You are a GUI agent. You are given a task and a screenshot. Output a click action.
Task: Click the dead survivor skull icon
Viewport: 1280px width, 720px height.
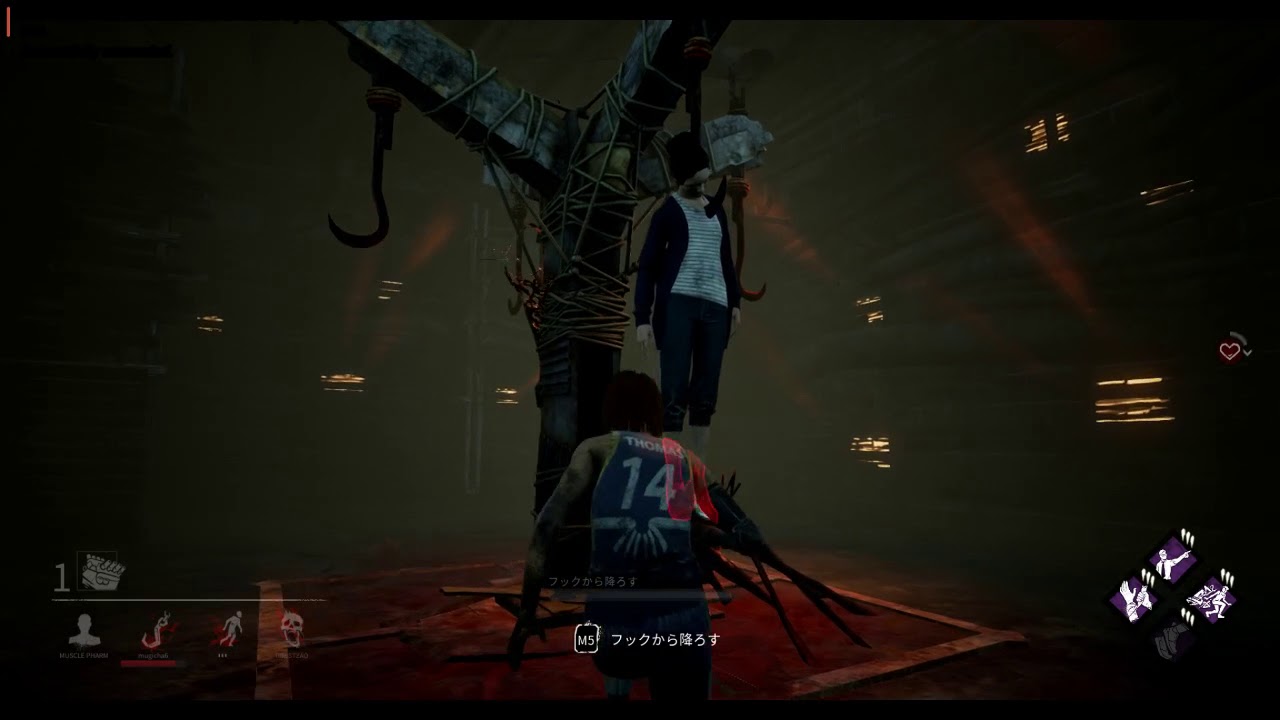[291, 629]
